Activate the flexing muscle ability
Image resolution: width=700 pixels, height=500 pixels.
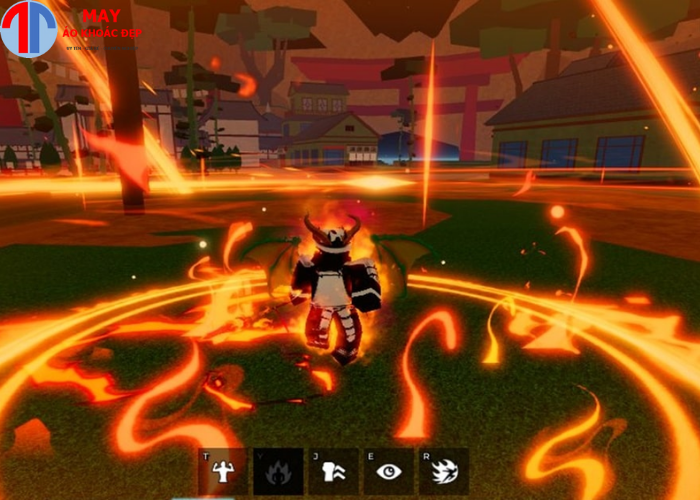point(222,471)
